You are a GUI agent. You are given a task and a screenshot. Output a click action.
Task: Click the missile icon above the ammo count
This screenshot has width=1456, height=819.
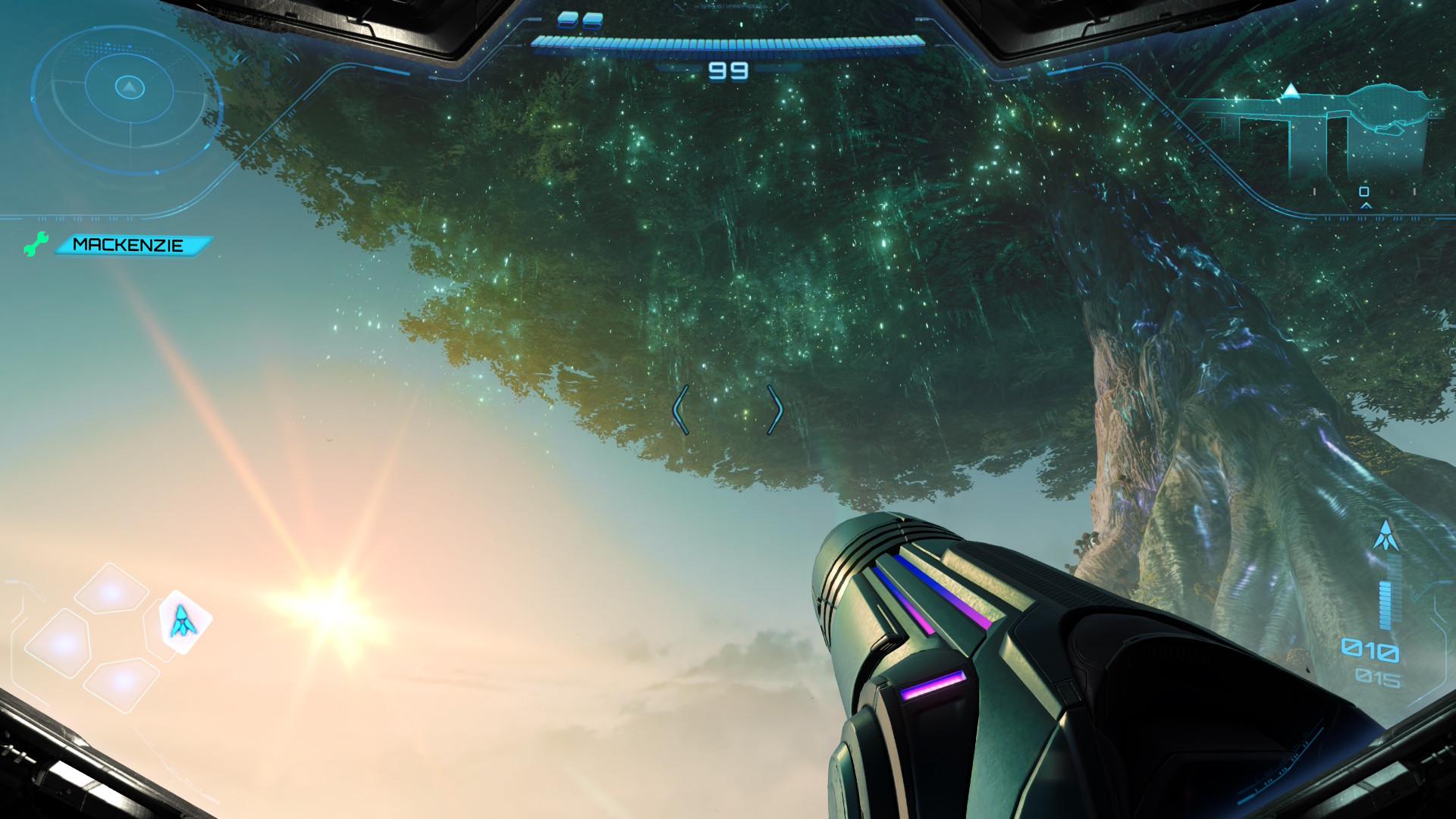1386,536
